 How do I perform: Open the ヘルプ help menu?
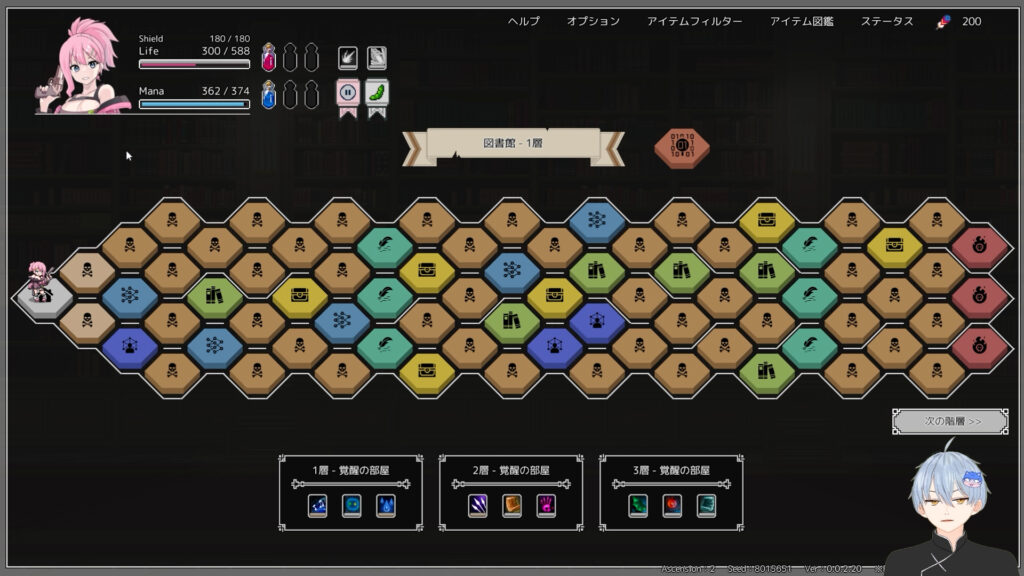[523, 21]
